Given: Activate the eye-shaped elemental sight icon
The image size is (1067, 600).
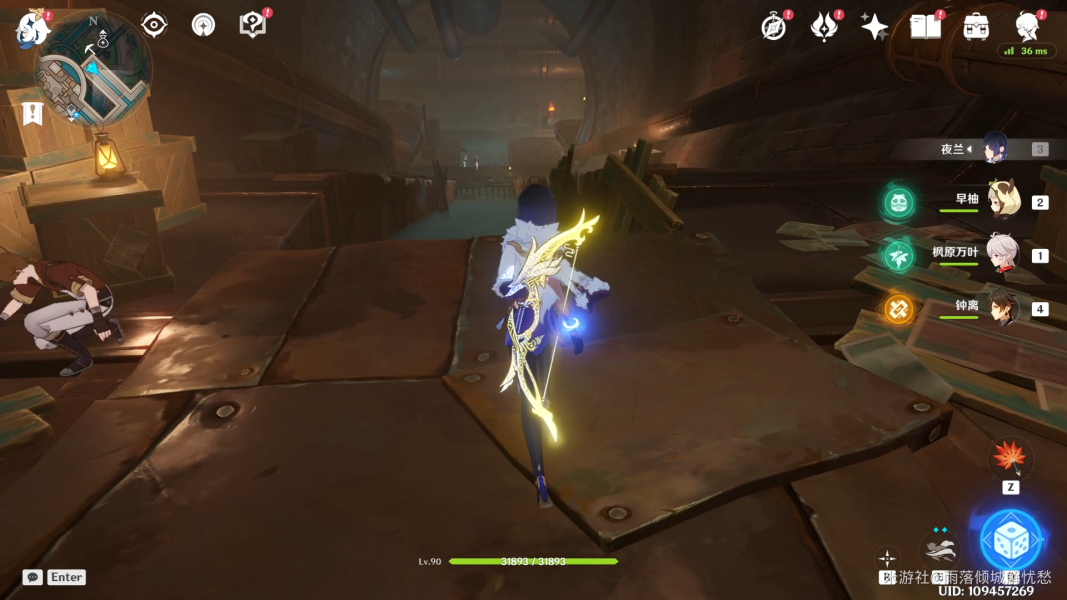Looking at the screenshot, I should click(154, 25).
